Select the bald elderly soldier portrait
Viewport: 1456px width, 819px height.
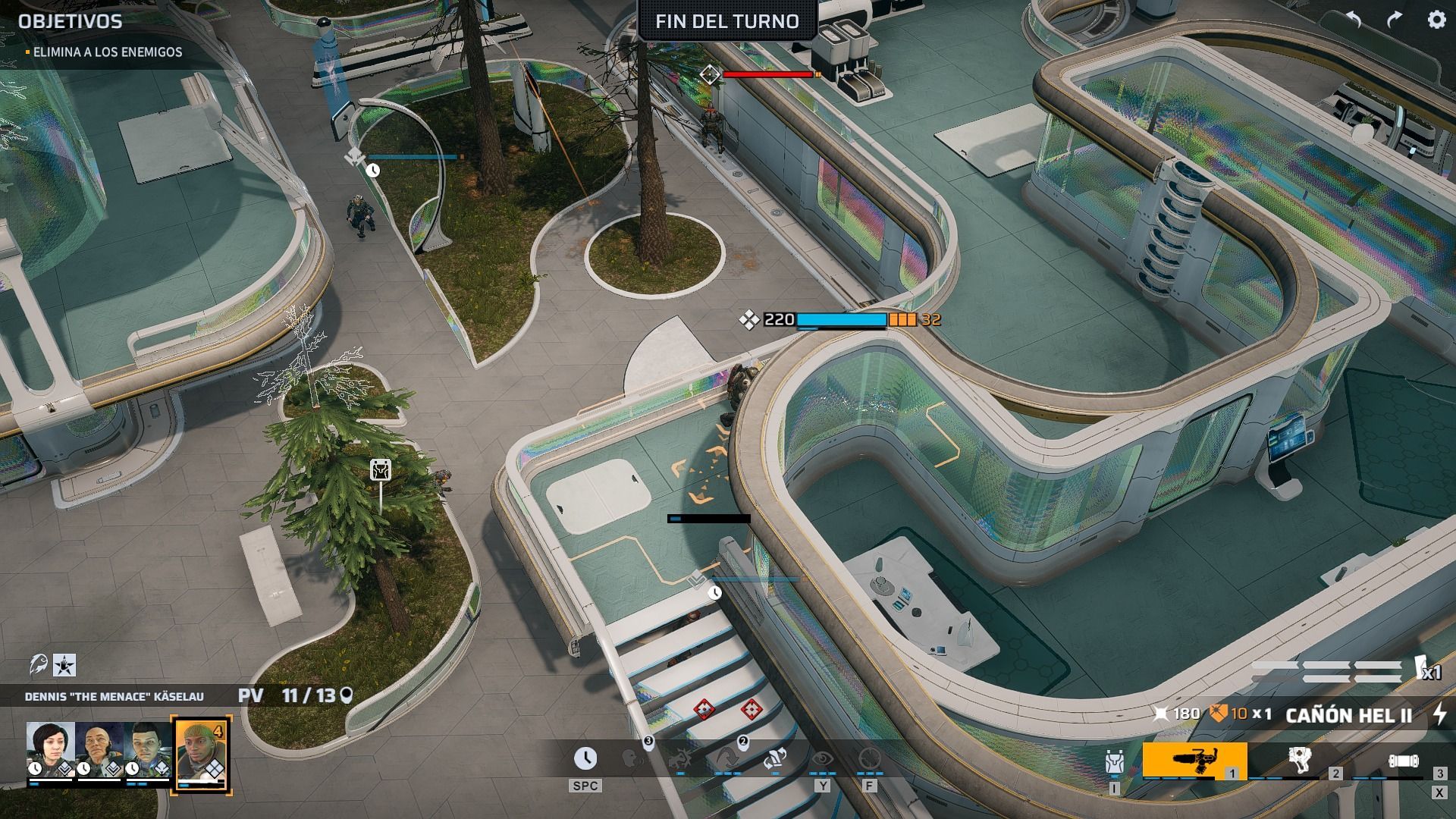(x=99, y=749)
